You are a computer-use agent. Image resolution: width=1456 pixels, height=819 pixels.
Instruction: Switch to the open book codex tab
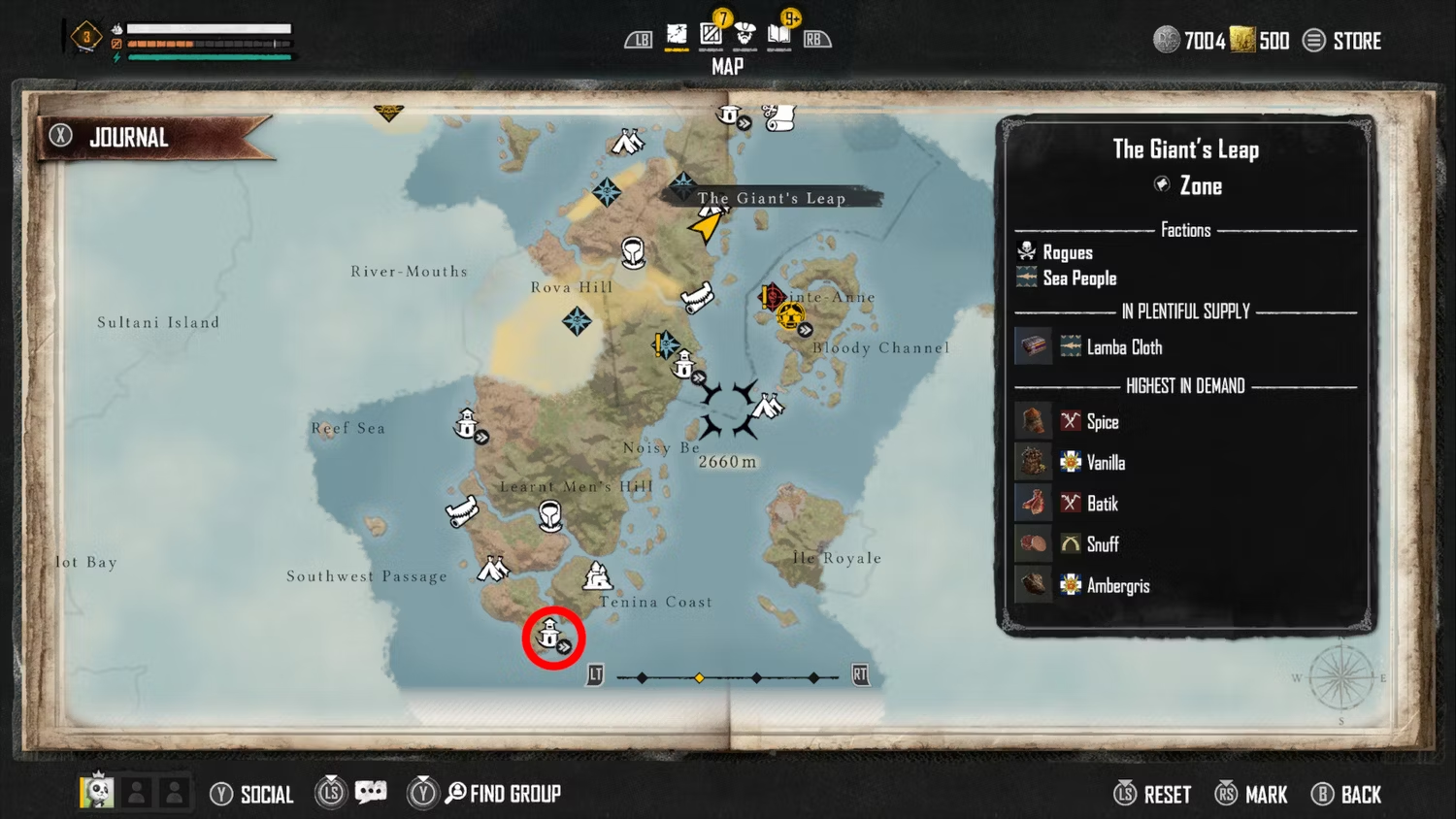778,36
